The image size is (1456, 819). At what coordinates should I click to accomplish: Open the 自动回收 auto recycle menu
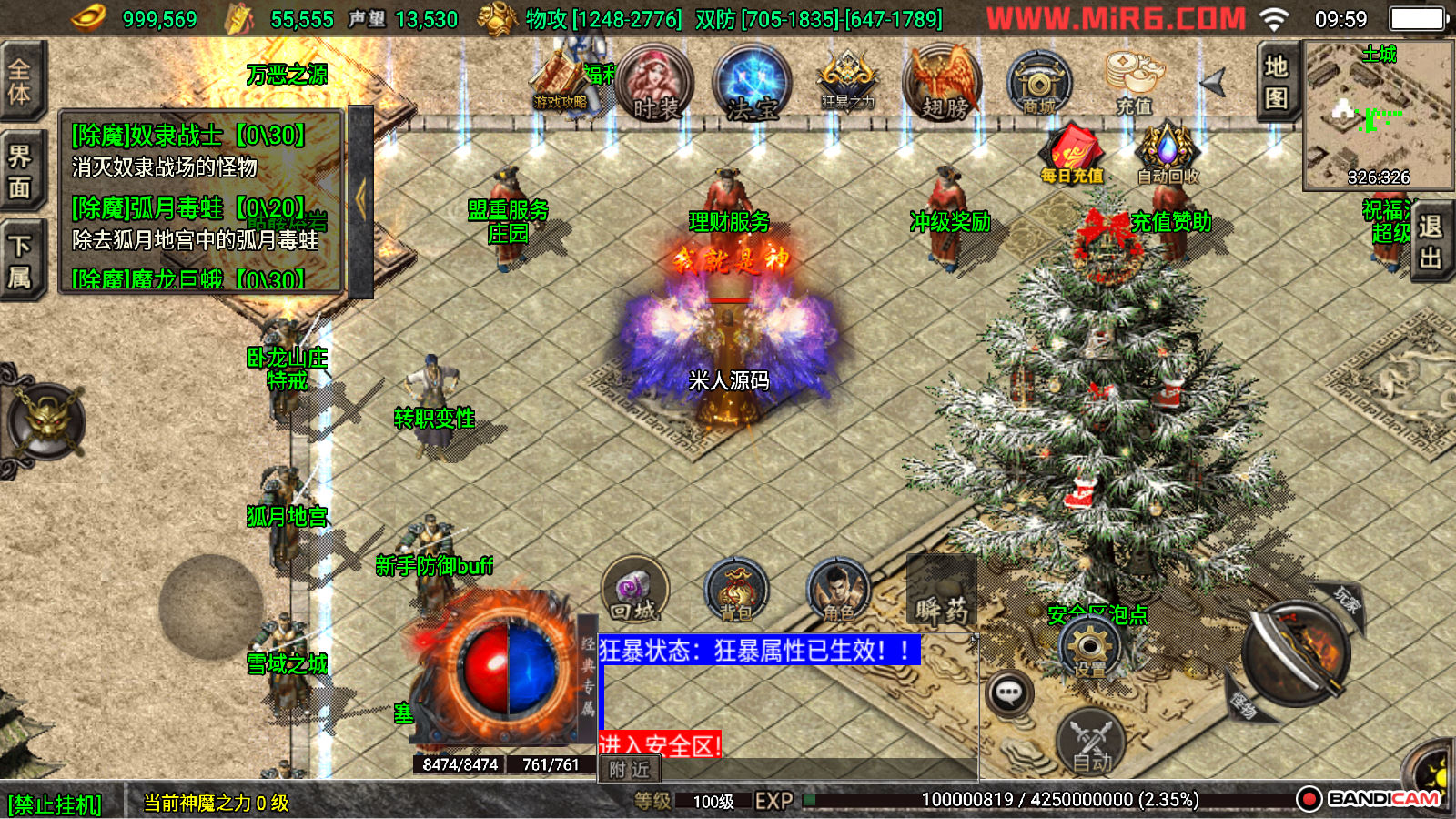[x=1168, y=155]
